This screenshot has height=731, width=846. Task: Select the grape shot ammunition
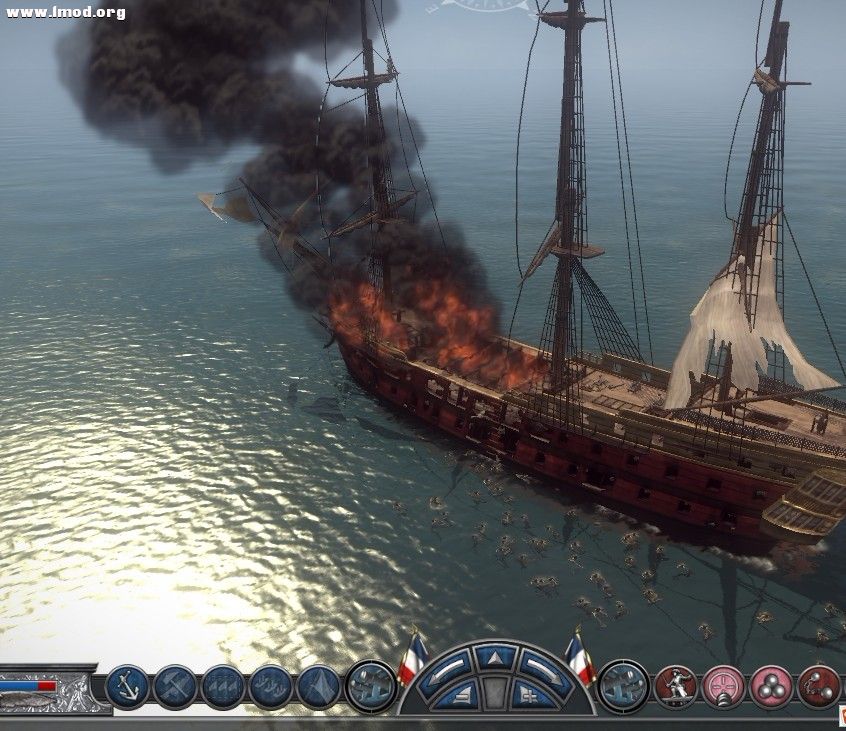pyautogui.click(x=771, y=687)
